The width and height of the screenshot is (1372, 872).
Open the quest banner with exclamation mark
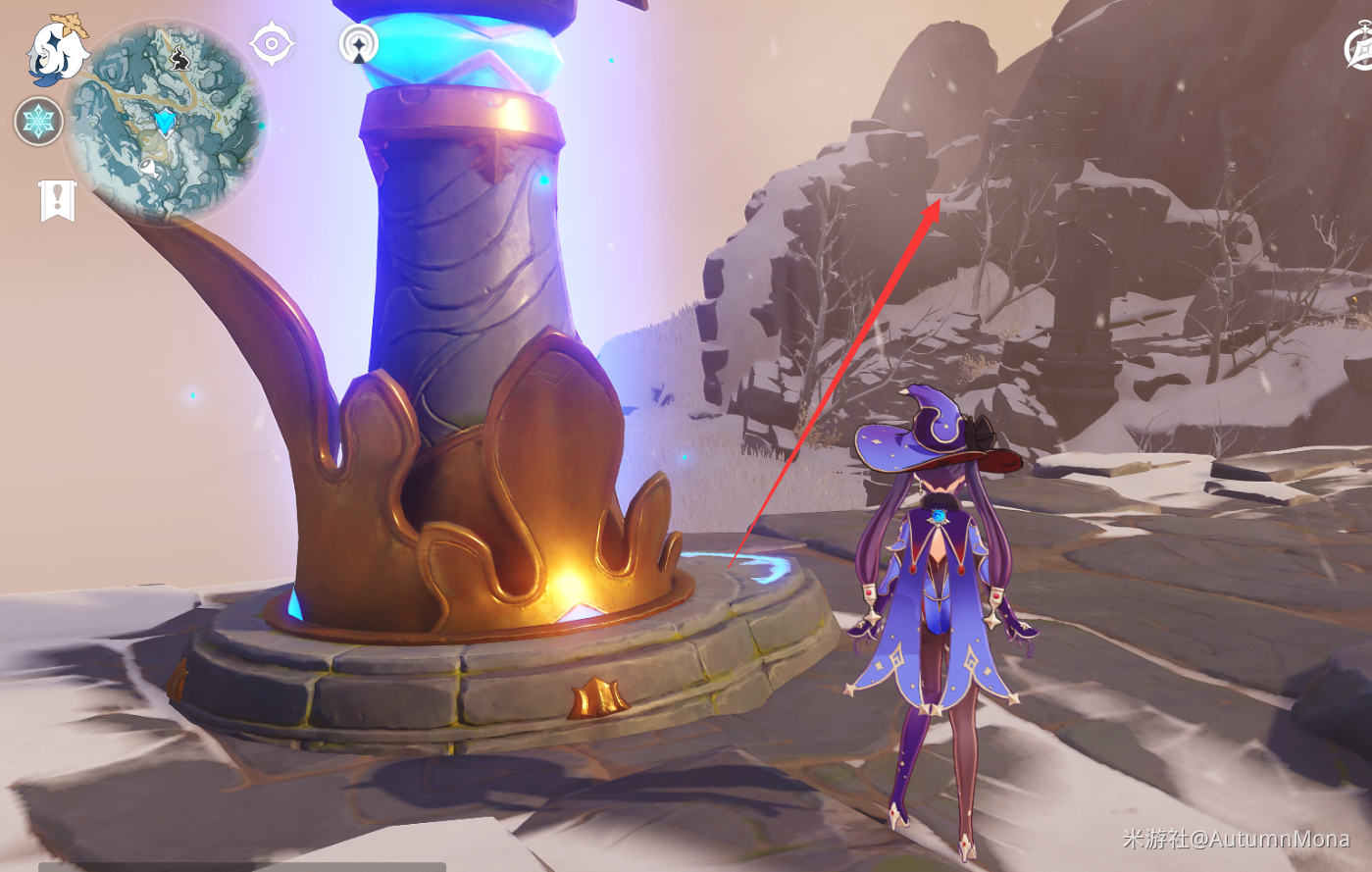click(x=58, y=200)
